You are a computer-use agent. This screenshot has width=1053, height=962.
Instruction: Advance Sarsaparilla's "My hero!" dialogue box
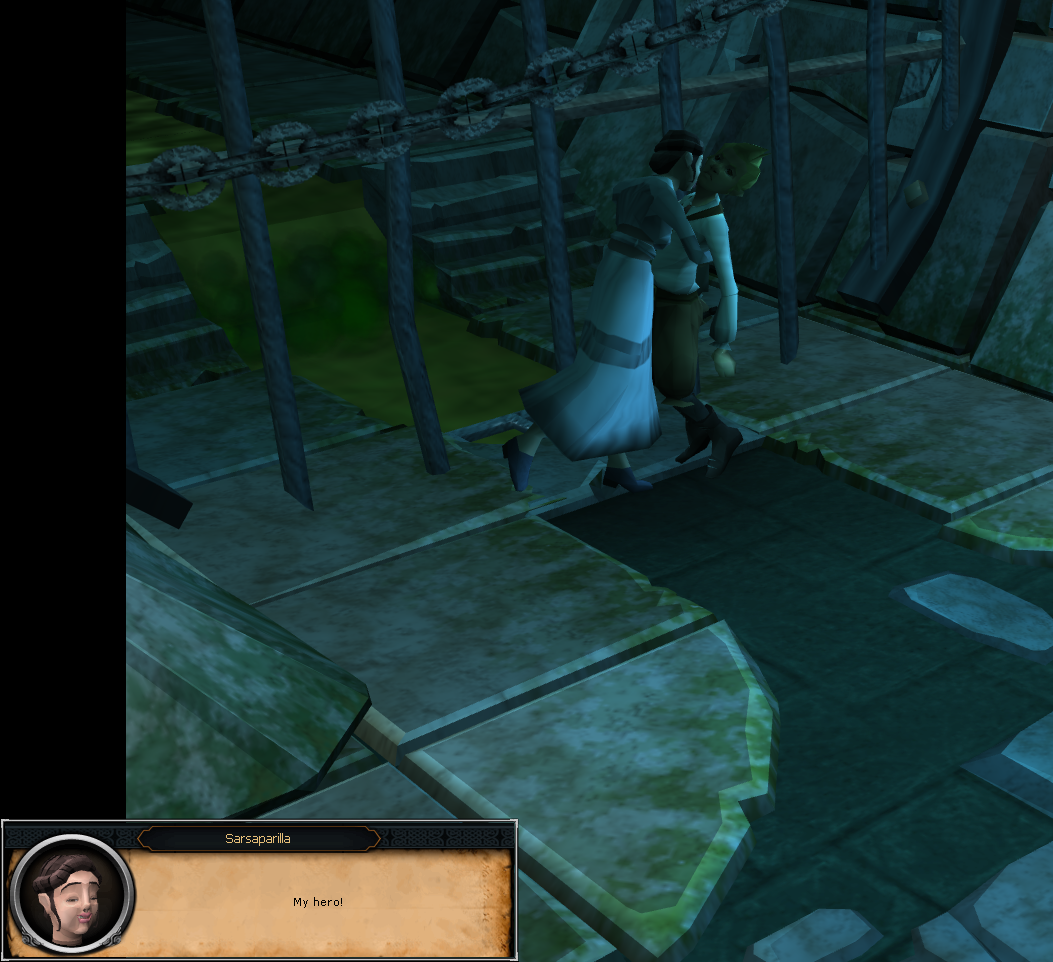tap(318, 902)
